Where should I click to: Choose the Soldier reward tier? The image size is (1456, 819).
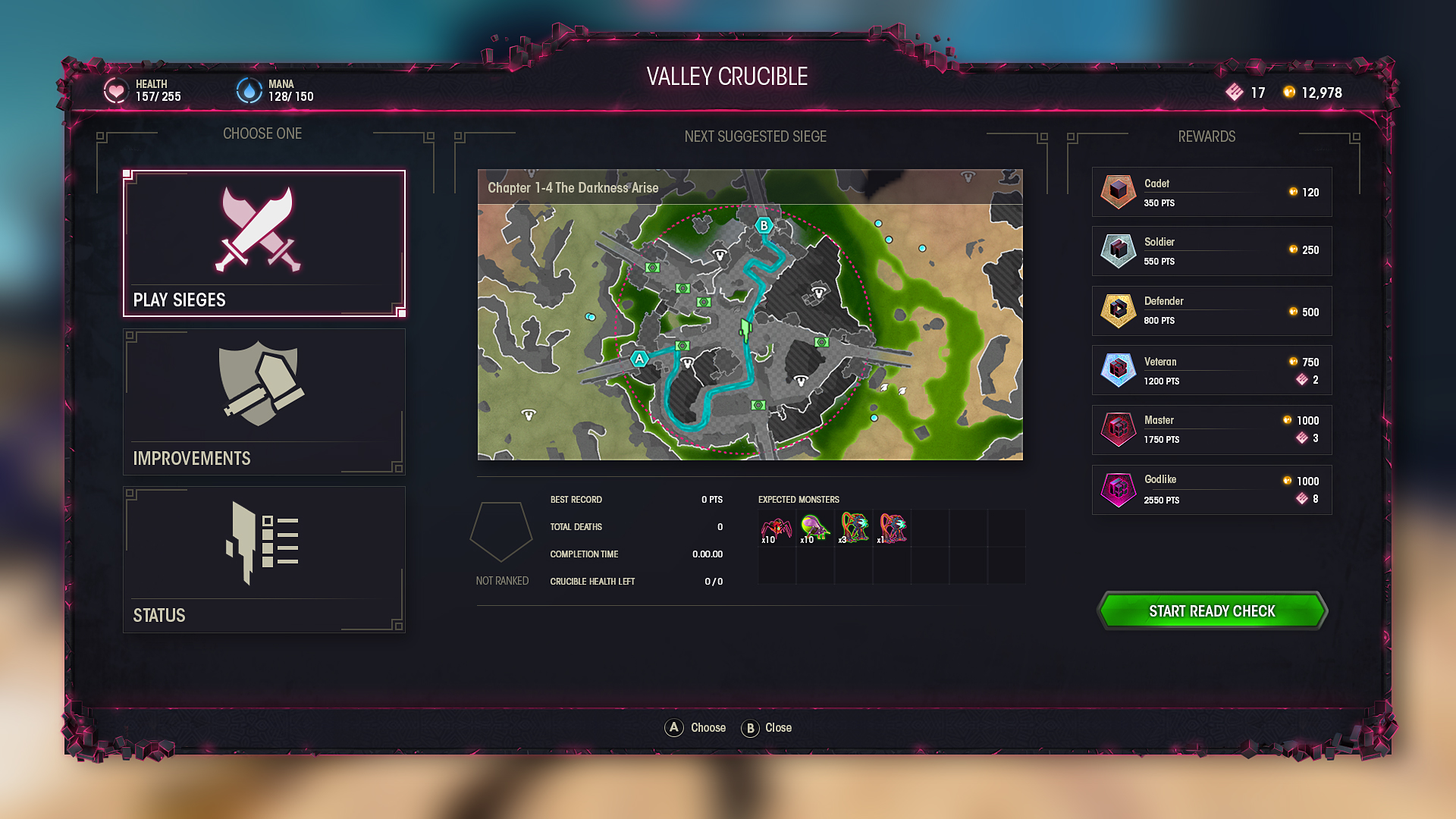(x=1211, y=251)
